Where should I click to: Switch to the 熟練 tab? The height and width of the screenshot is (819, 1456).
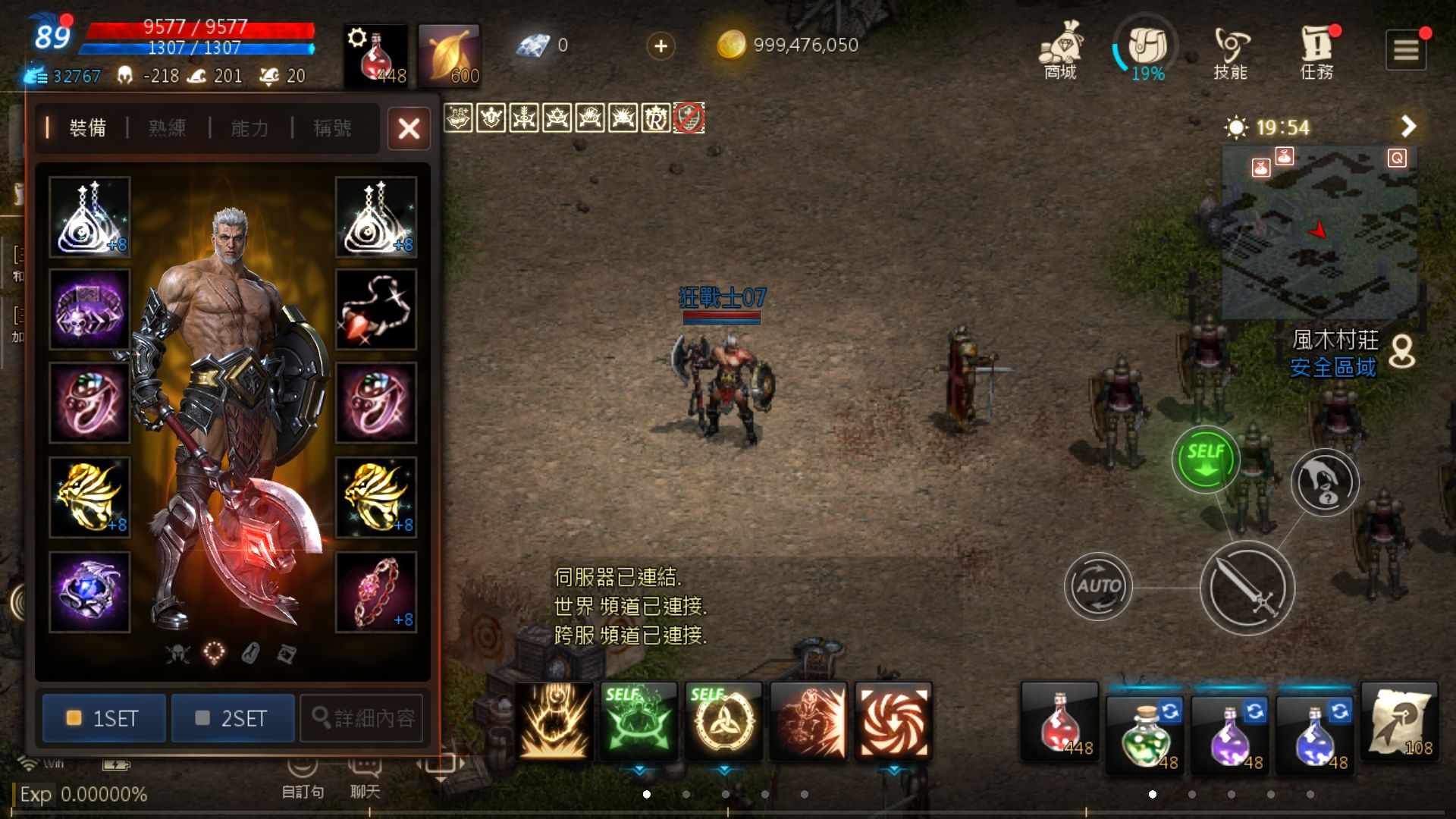pyautogui.click(x=167, y=128)
